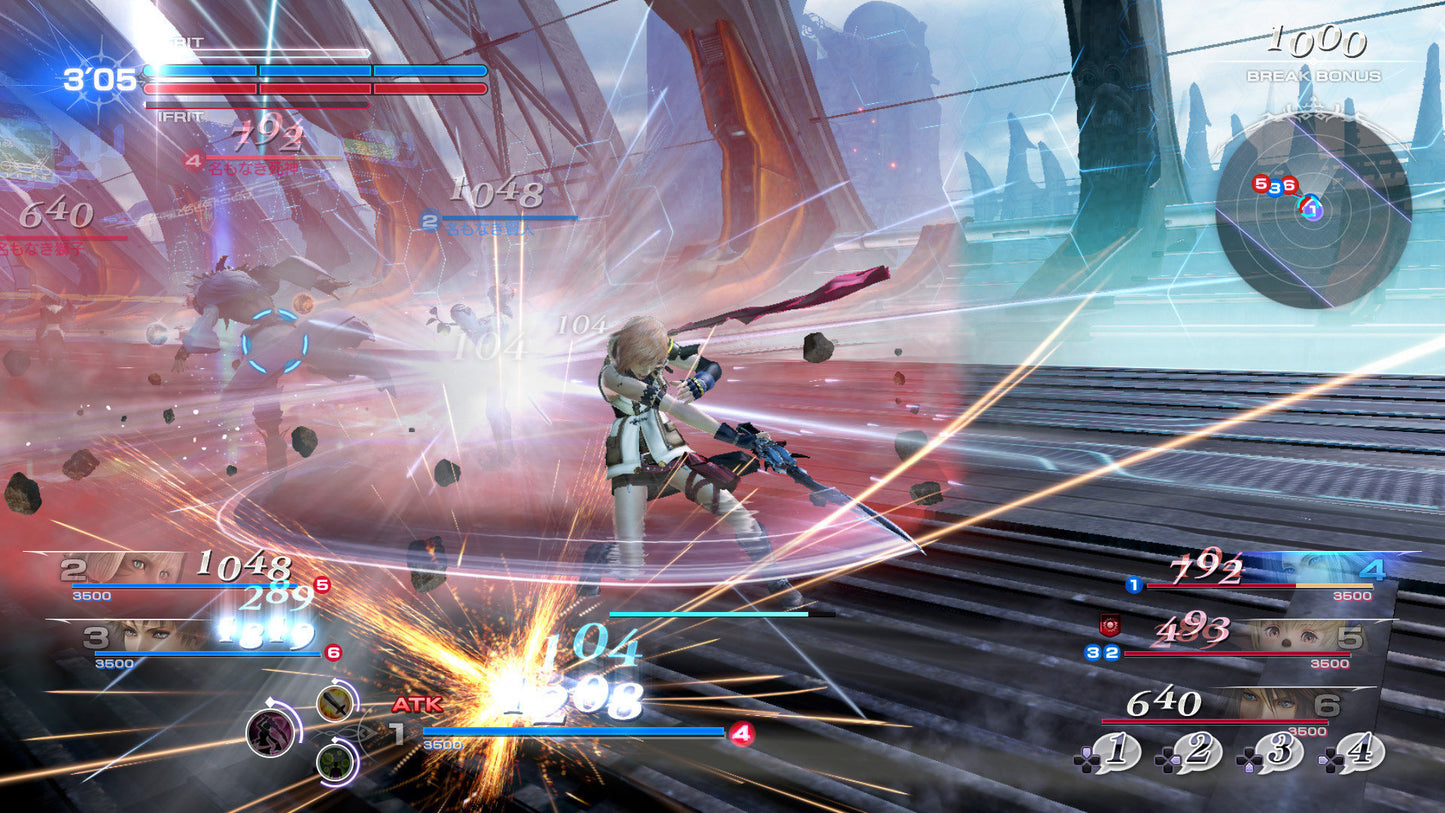The height and width of the screenshot is (813, 1445).
Task: Click the ATK mode indicator
Action: click(x=420, y=705)
